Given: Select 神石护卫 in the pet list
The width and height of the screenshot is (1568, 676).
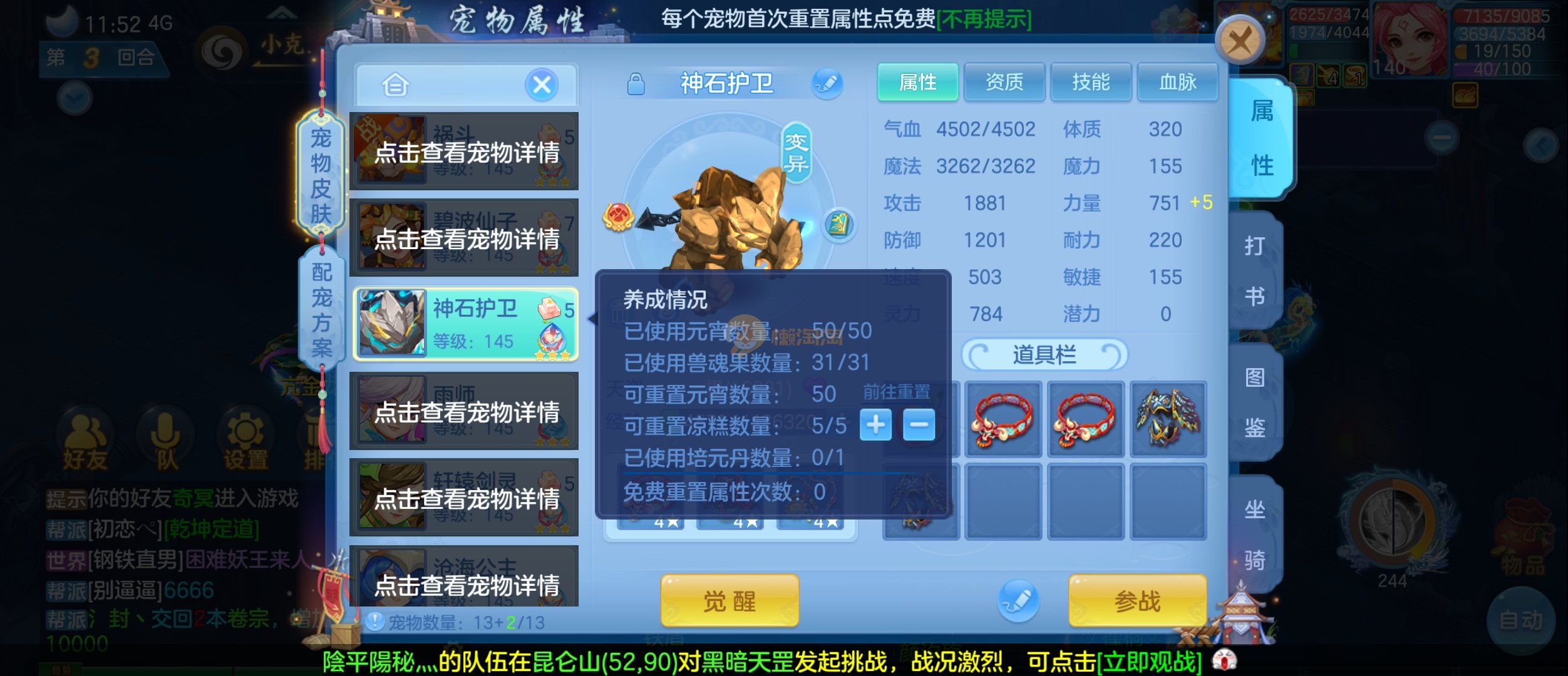Looking at the screenshot, I should [465, 324].
